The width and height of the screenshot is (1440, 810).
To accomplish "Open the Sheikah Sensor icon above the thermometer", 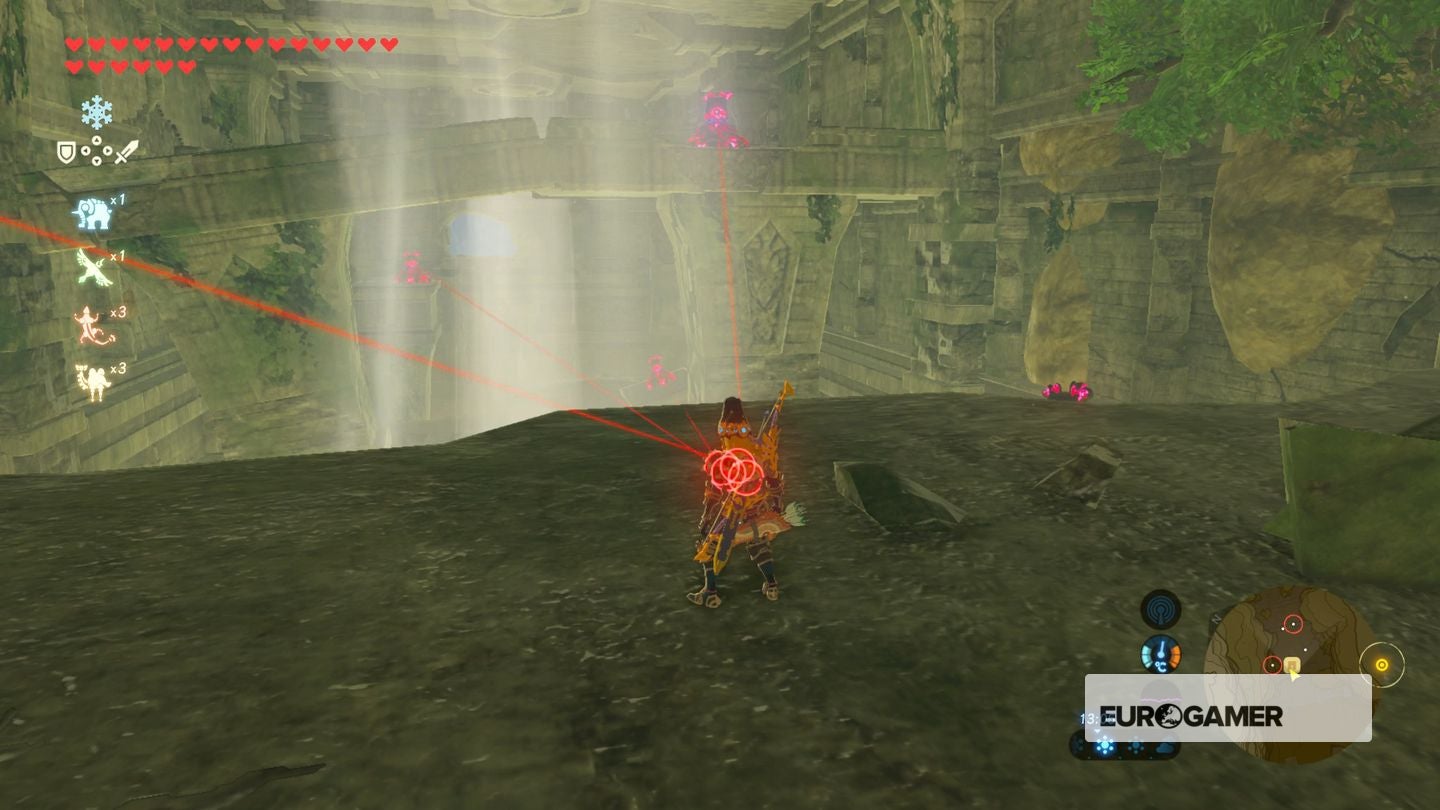I will pyautogui.click(x=1160, y=608).
